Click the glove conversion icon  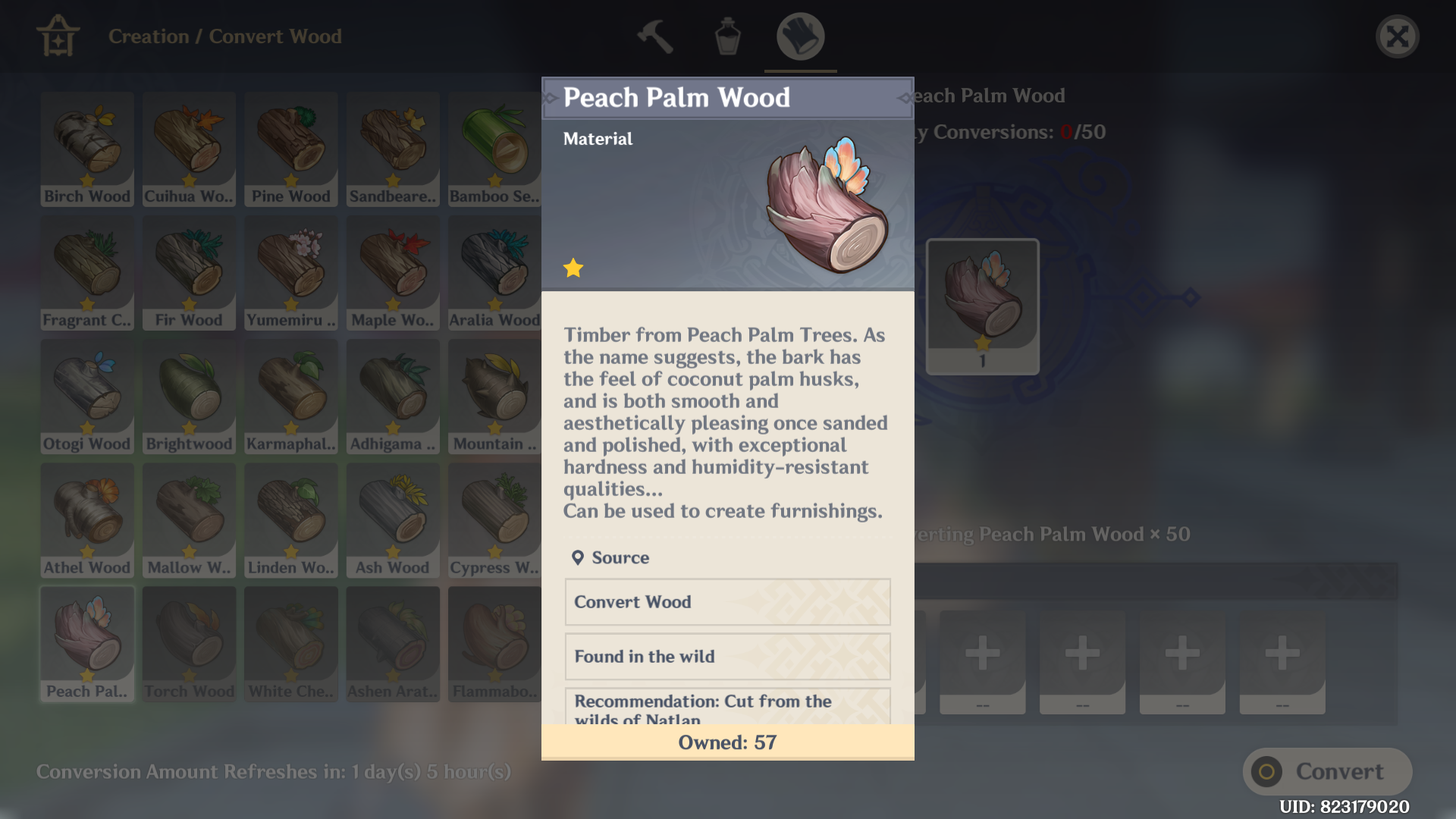click(799, 36)
